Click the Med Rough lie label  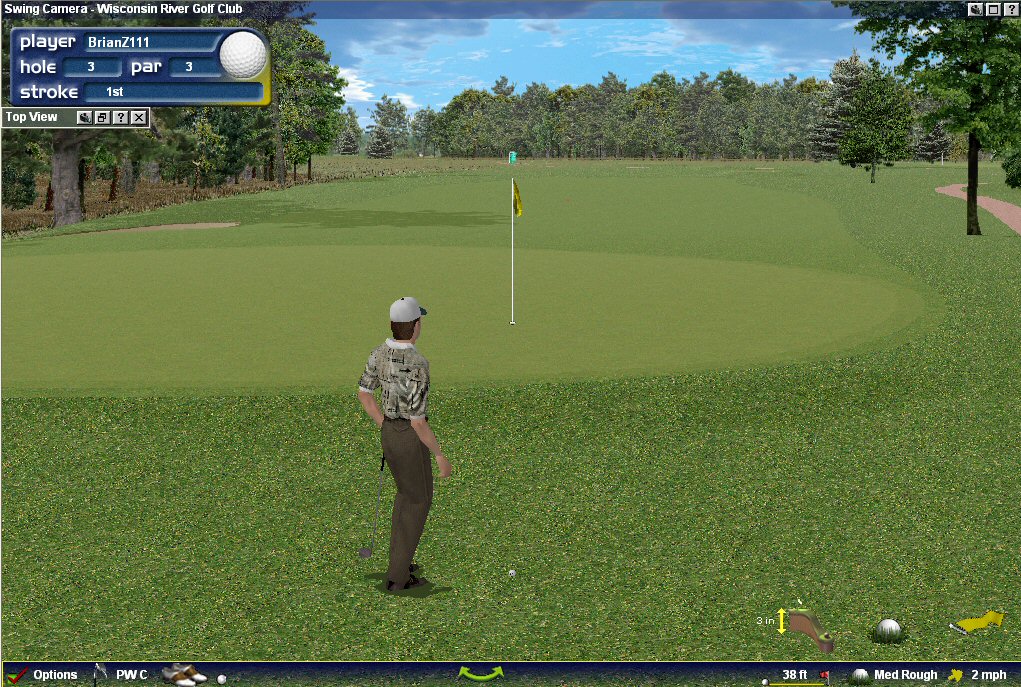905,675
